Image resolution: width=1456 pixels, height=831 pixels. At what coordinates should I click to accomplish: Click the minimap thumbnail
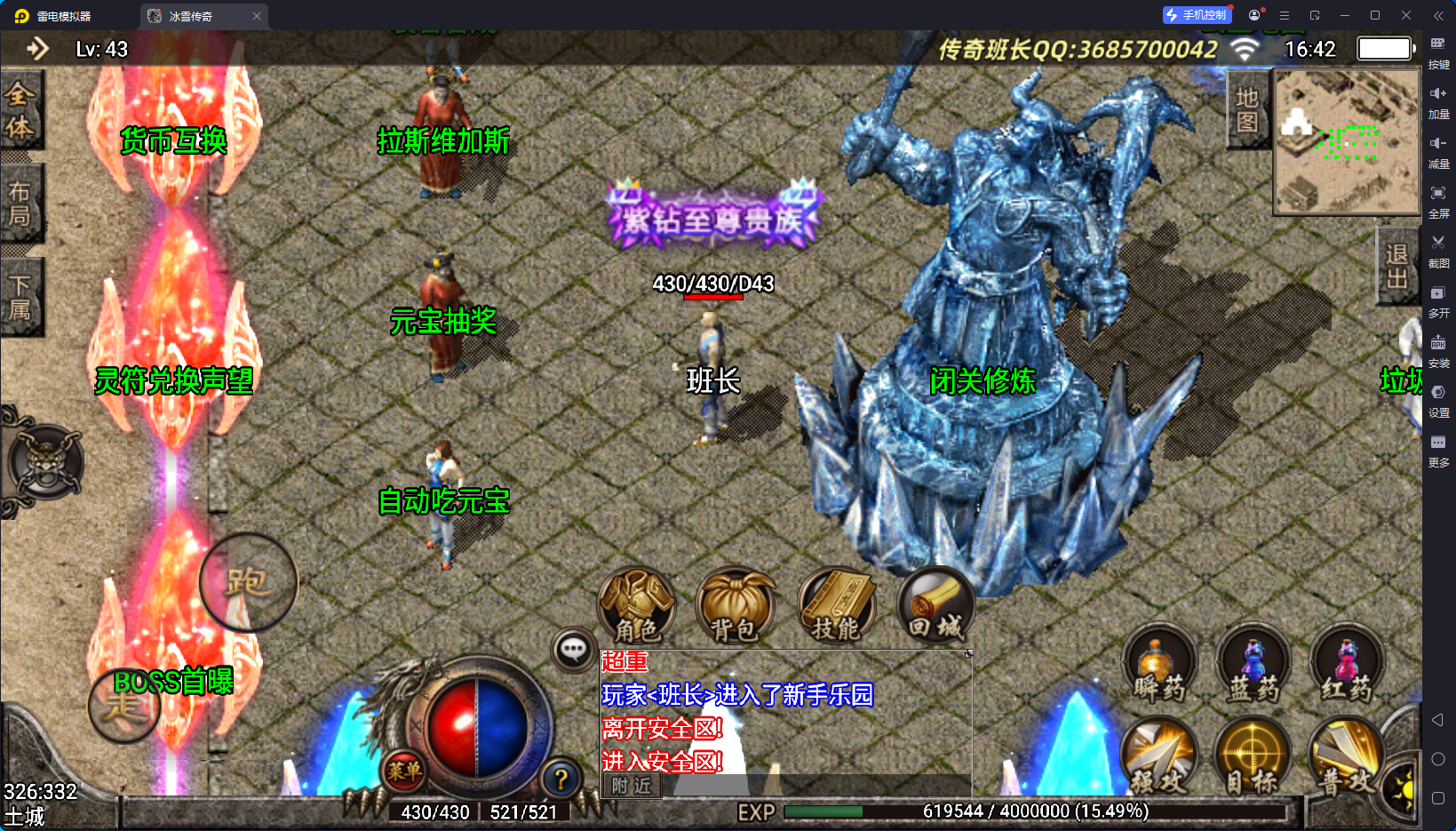click(1347, 142)
